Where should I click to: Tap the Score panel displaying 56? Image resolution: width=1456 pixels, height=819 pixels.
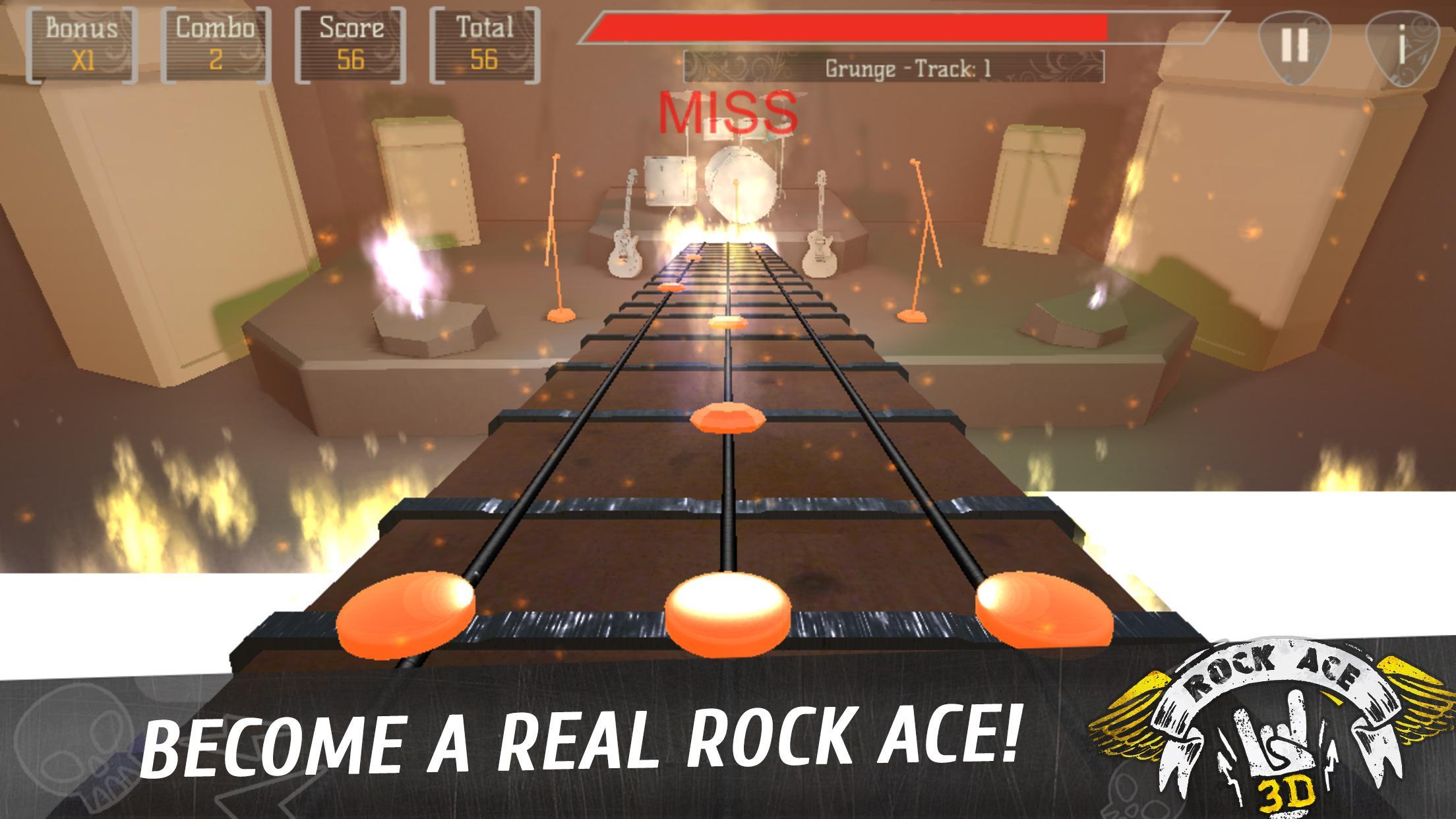click(x=349, y=43)
